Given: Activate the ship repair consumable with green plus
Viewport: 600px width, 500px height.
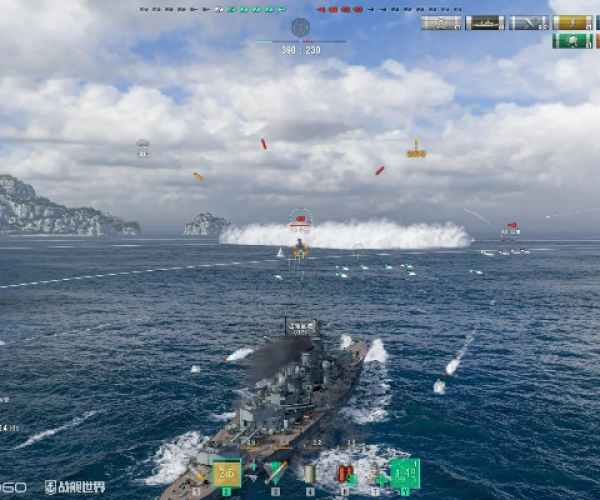Looking at the screenshot, I should pos(375,473).
